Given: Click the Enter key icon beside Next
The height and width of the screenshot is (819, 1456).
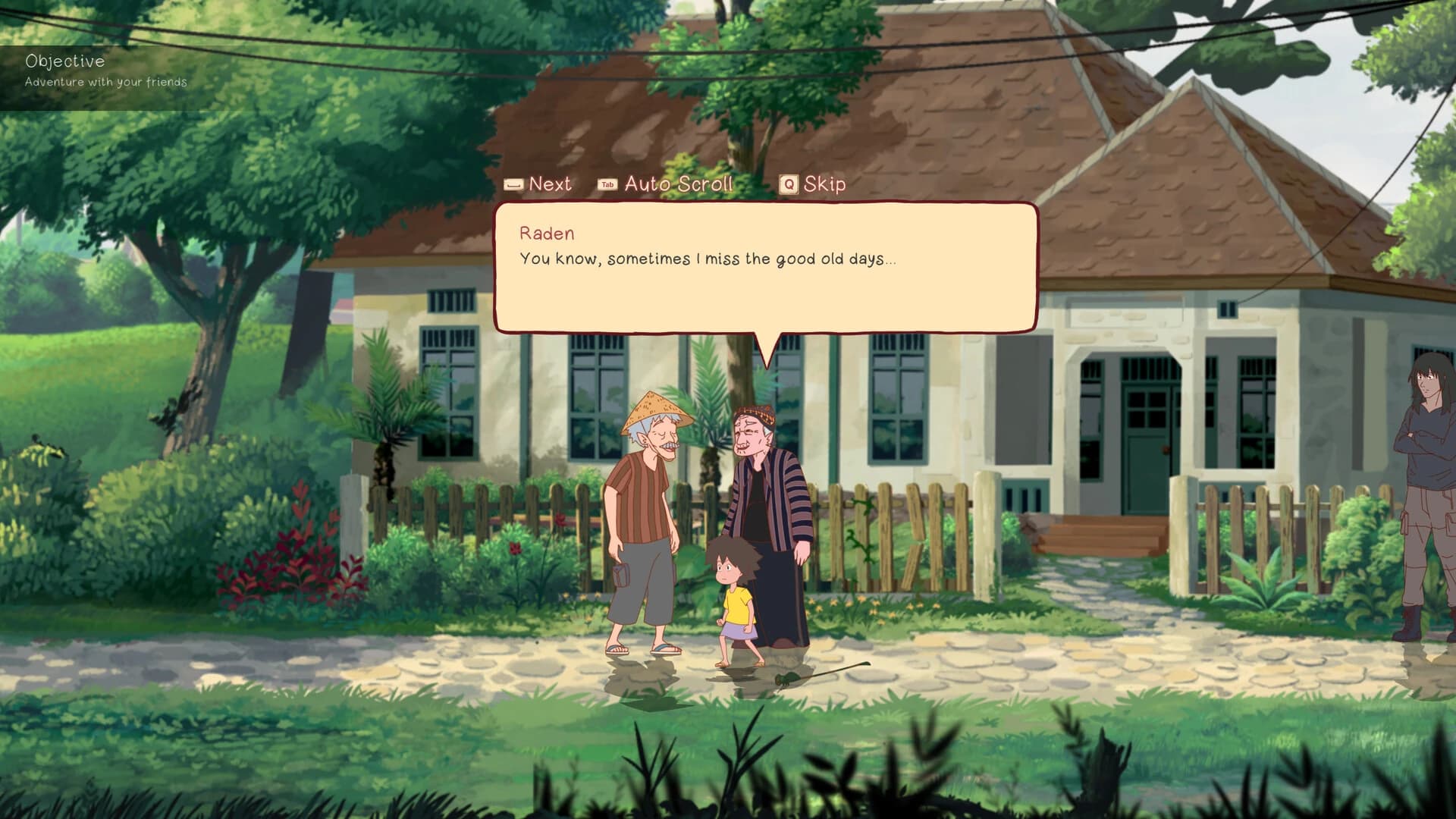Looking at the screenshot, I should [514, 184].
